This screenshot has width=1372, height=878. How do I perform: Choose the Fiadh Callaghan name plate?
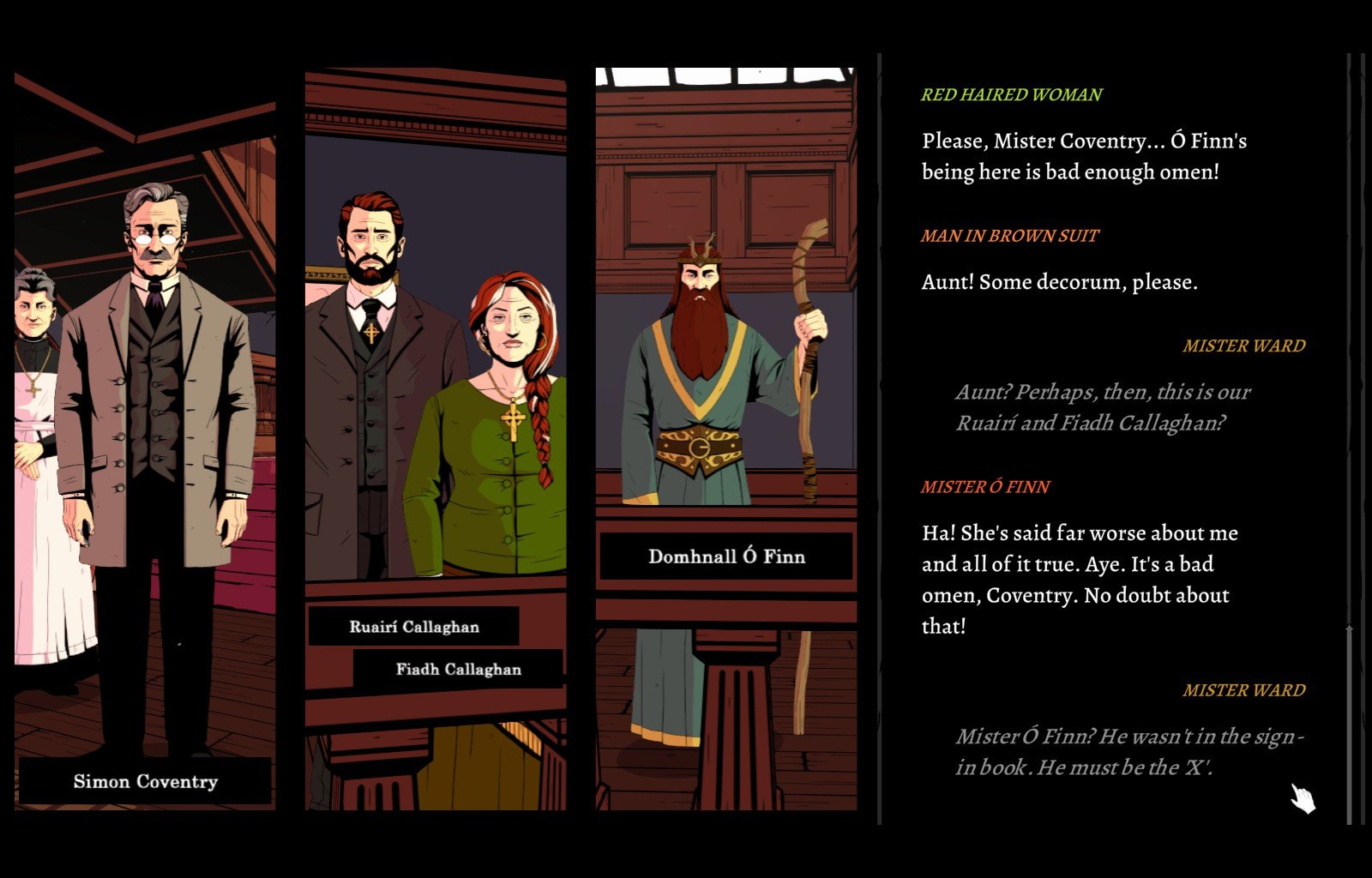click(x=458, y=669)
